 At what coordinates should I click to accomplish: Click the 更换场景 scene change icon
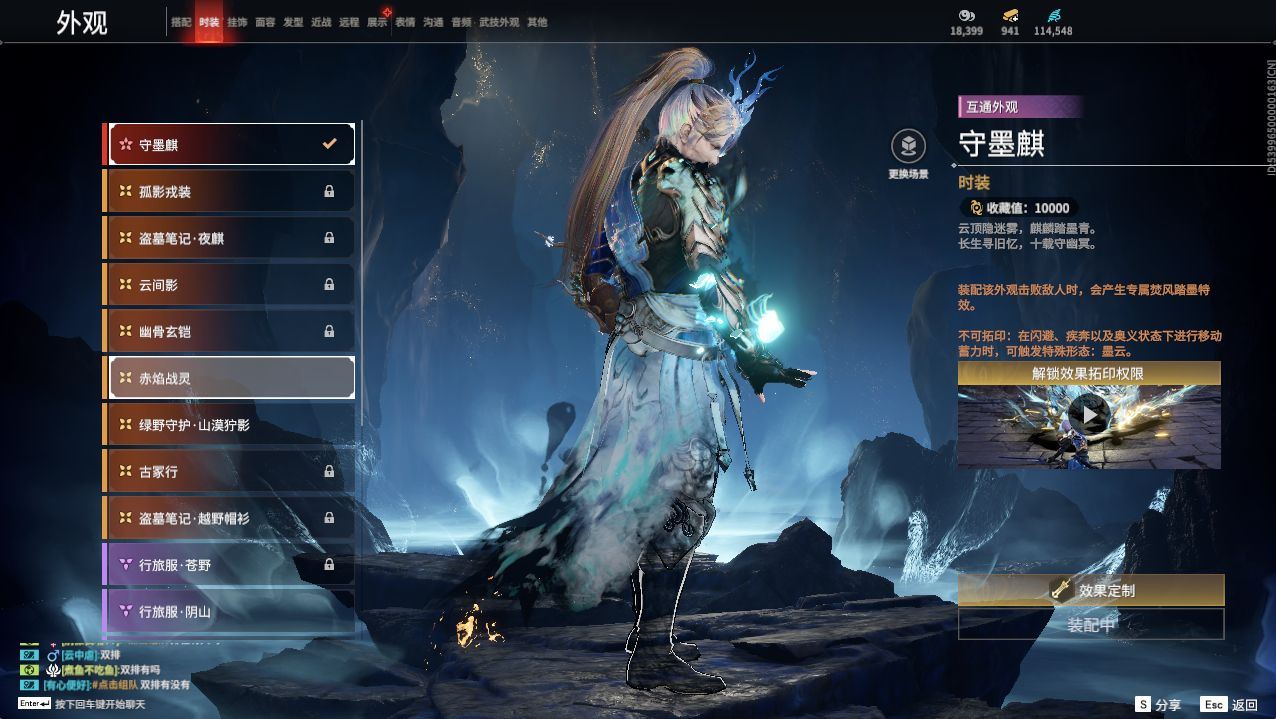(908, 148)
